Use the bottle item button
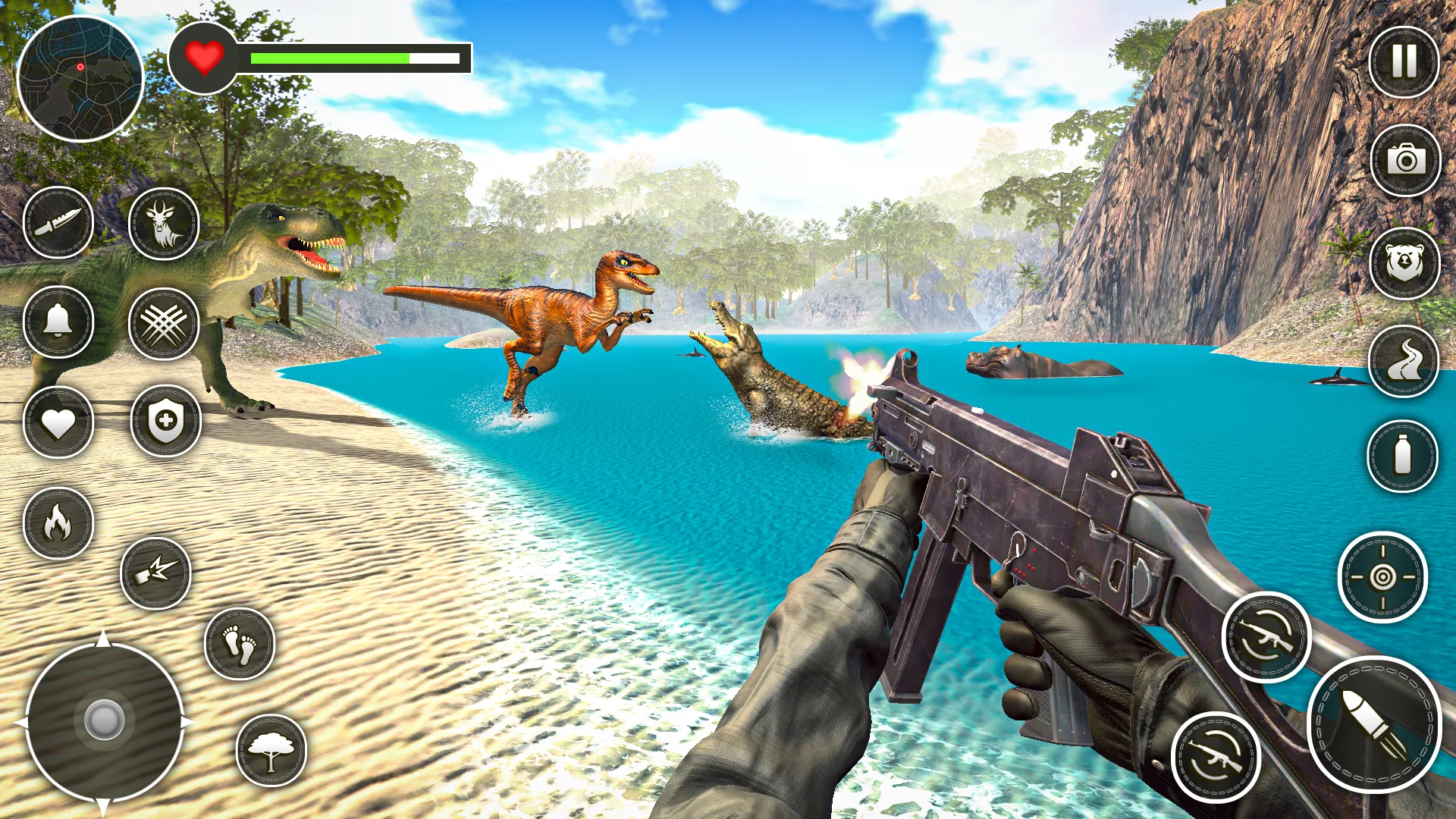1456x819 pixels. point(1402,456)
